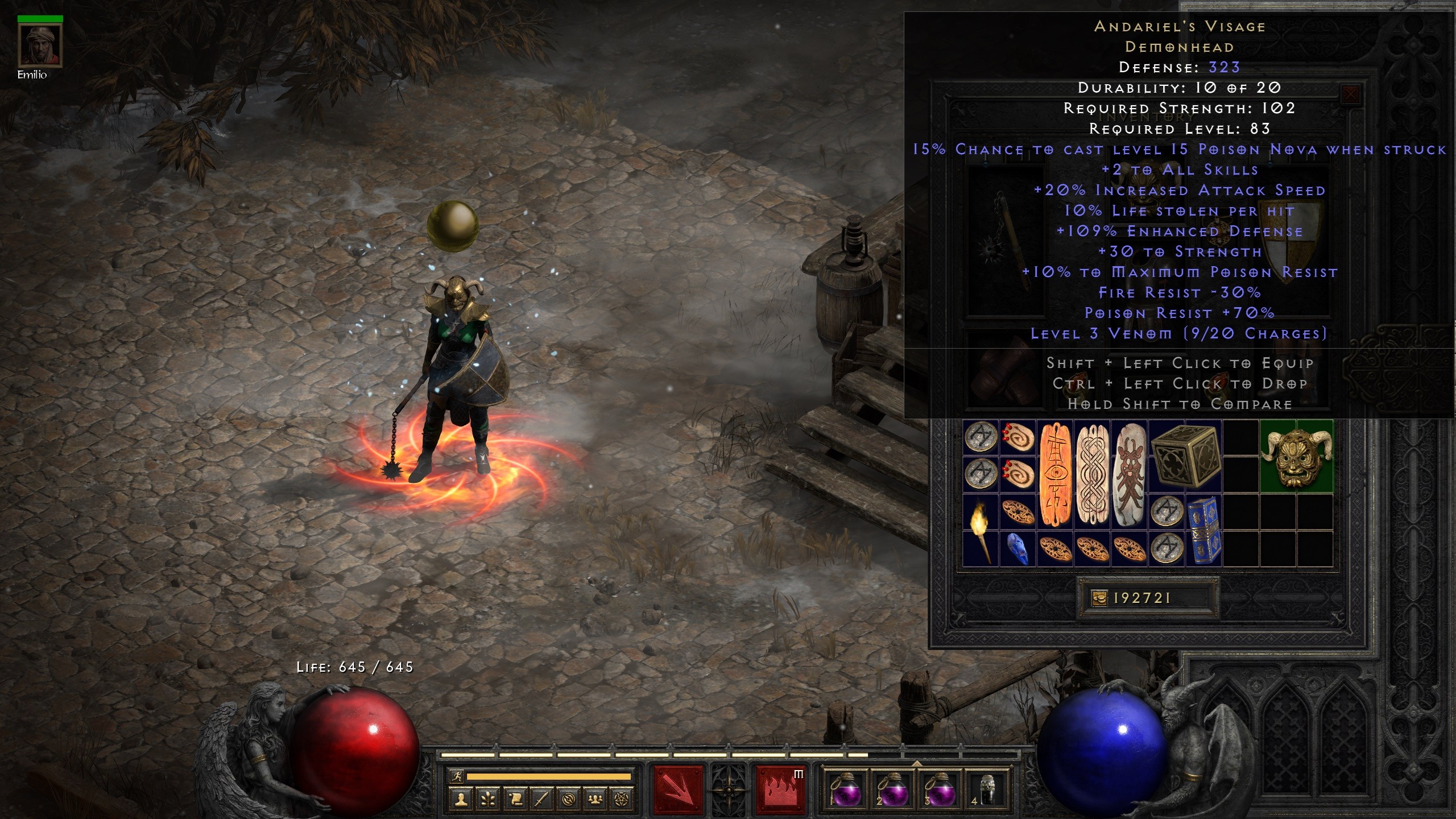
Task: Pick up the flaming torch charm
Action: click(981, 530)
